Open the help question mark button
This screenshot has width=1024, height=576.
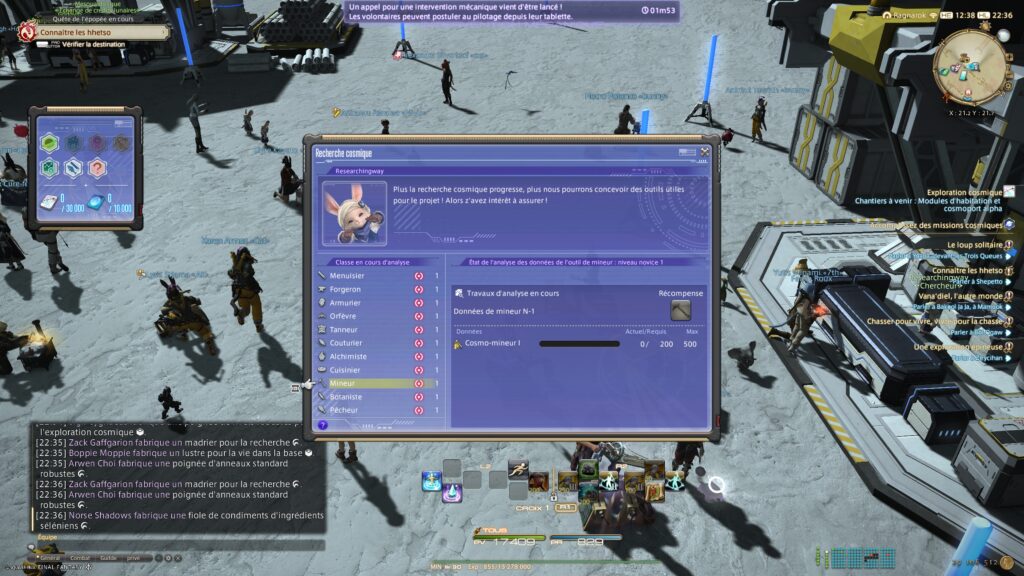click(x=322, y=425)
